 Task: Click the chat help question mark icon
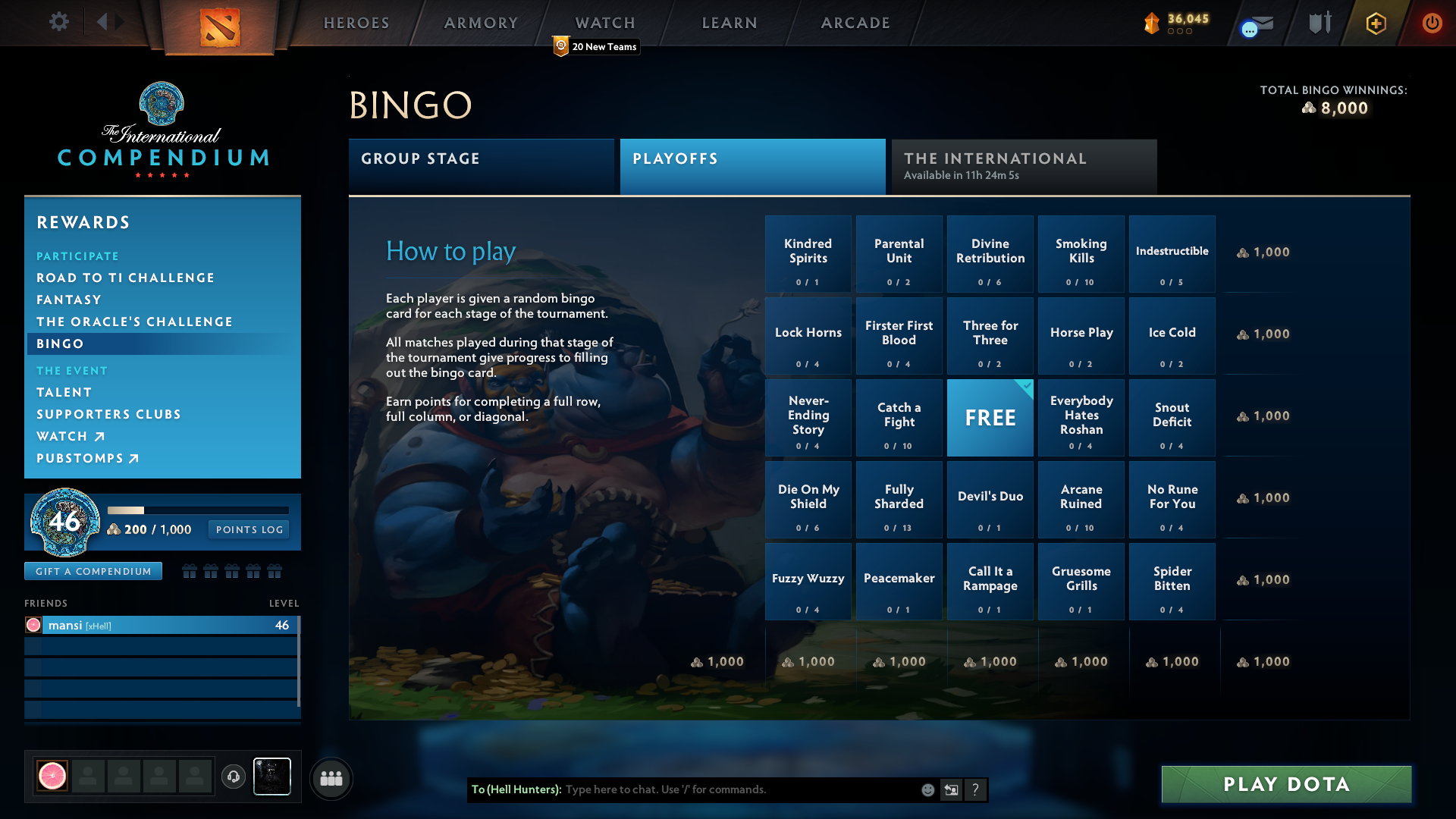tap(975, 789)
